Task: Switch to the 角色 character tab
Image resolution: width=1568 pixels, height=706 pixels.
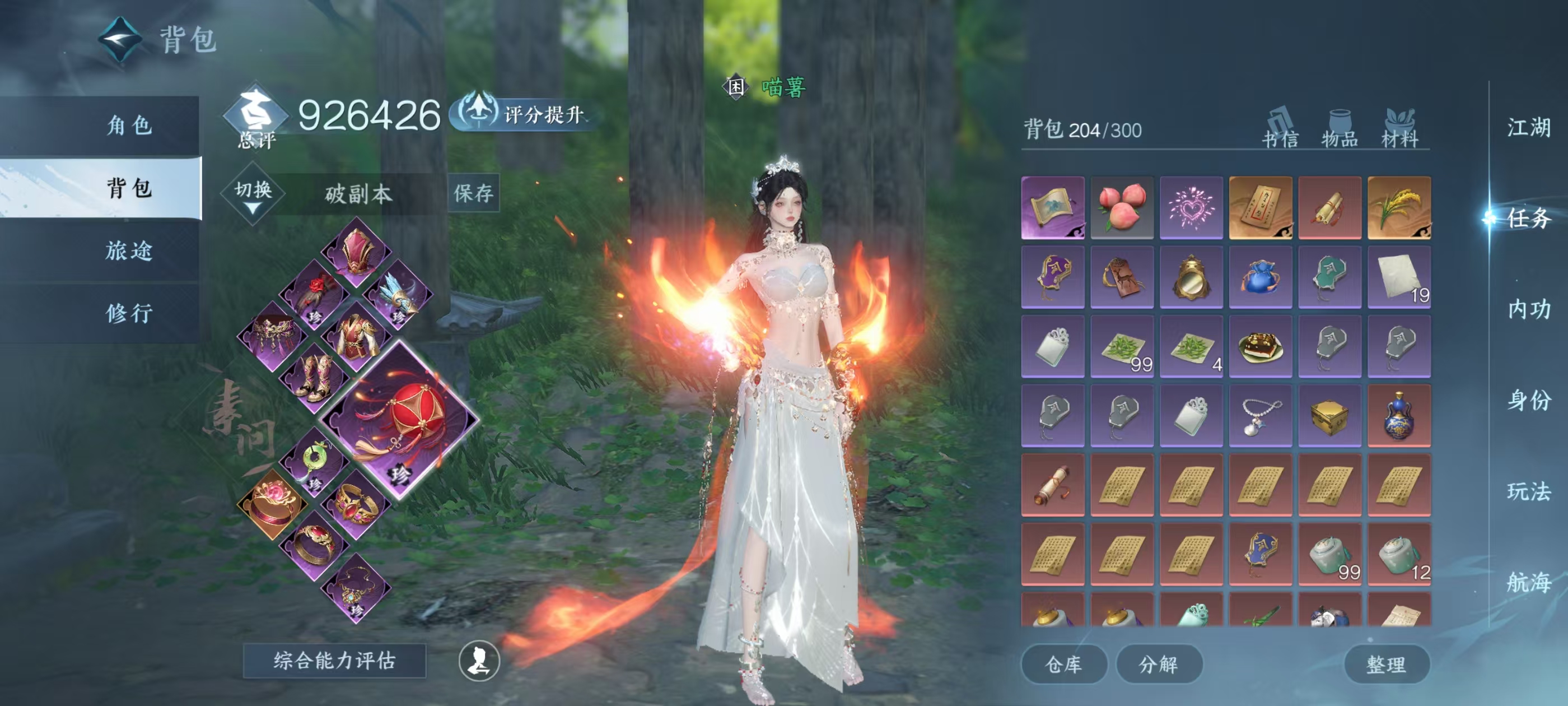Action: coord(129,126)
